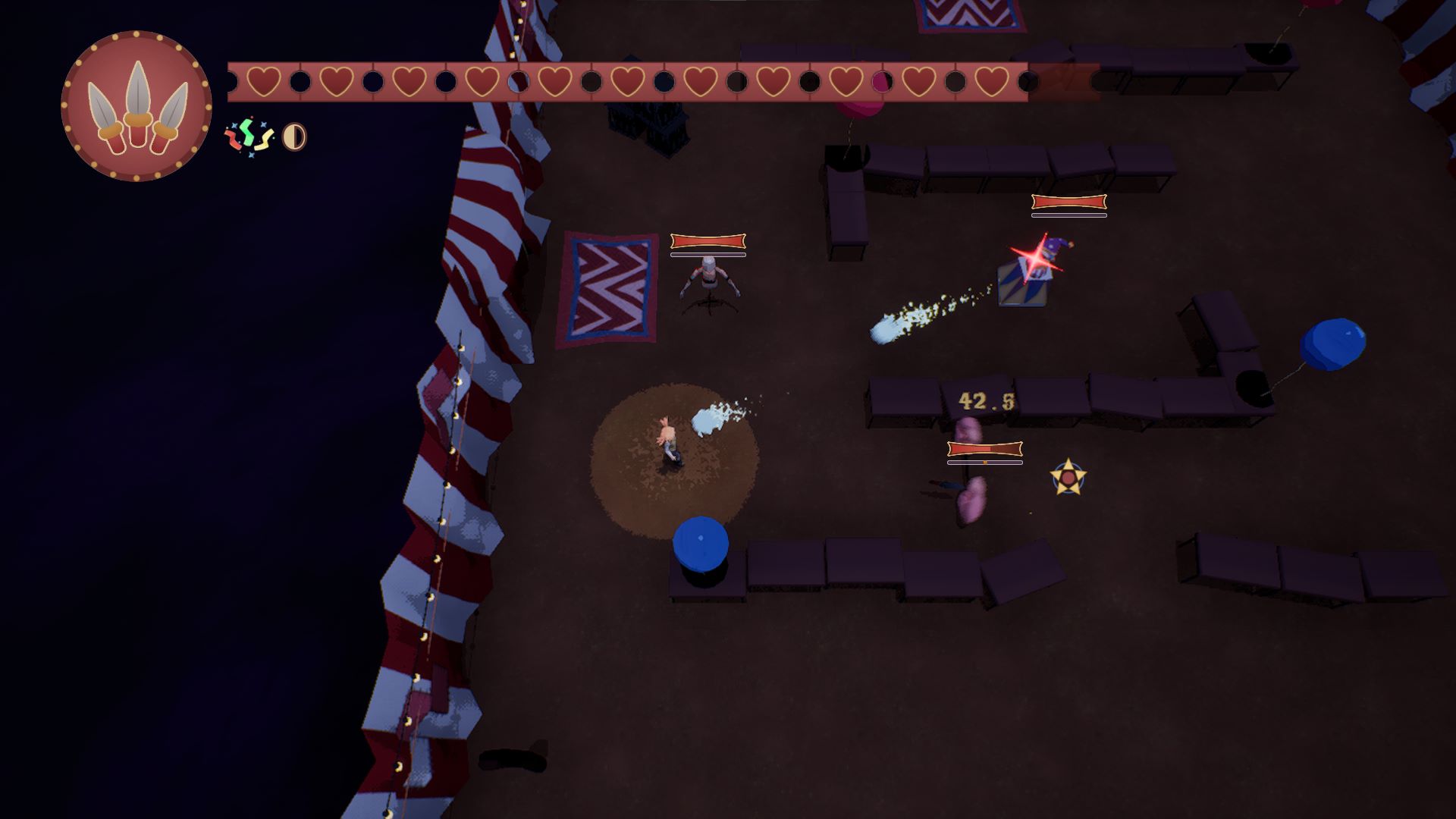This screenshot has width=1456, height=819.
Task: Select the confetti streamers item icon
Action: click(x=249, y=136)
